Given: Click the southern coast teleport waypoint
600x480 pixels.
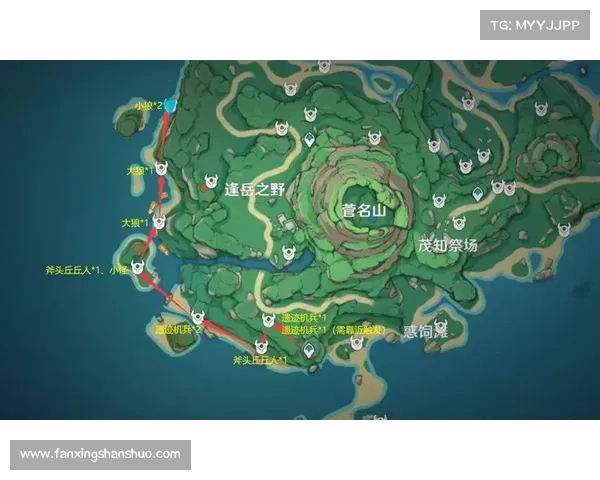Looking at the screenshot, I should pos(310,349).
